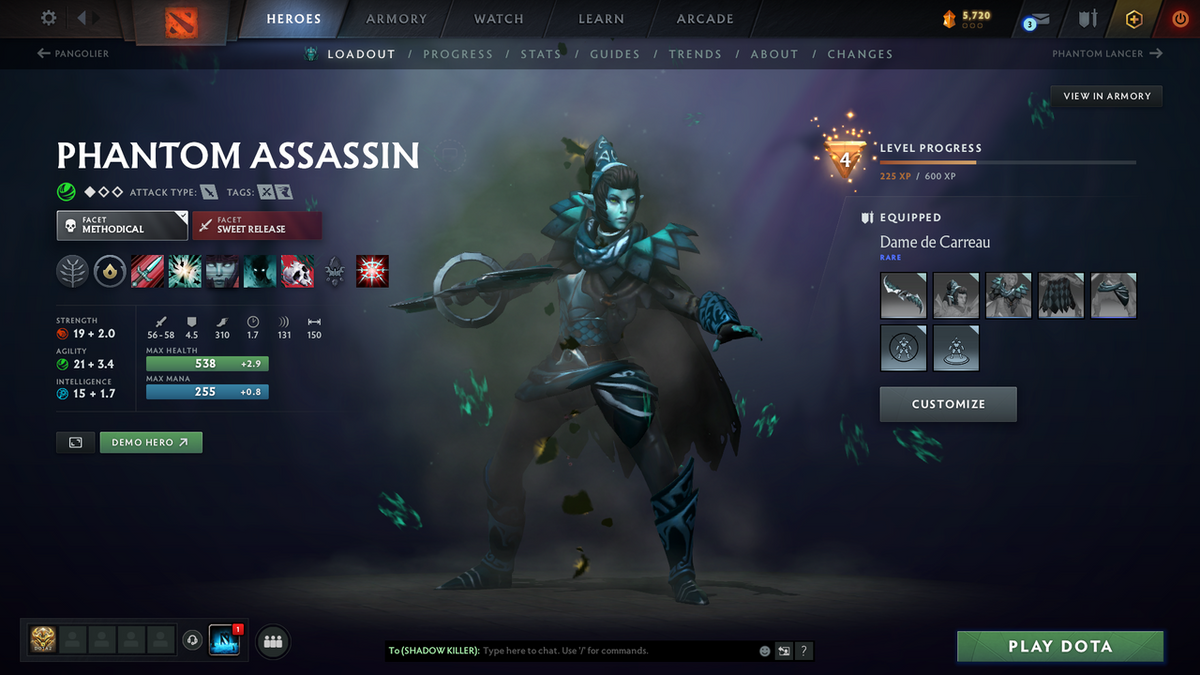Show the hero Stats sub-tab

click(540, 54)
